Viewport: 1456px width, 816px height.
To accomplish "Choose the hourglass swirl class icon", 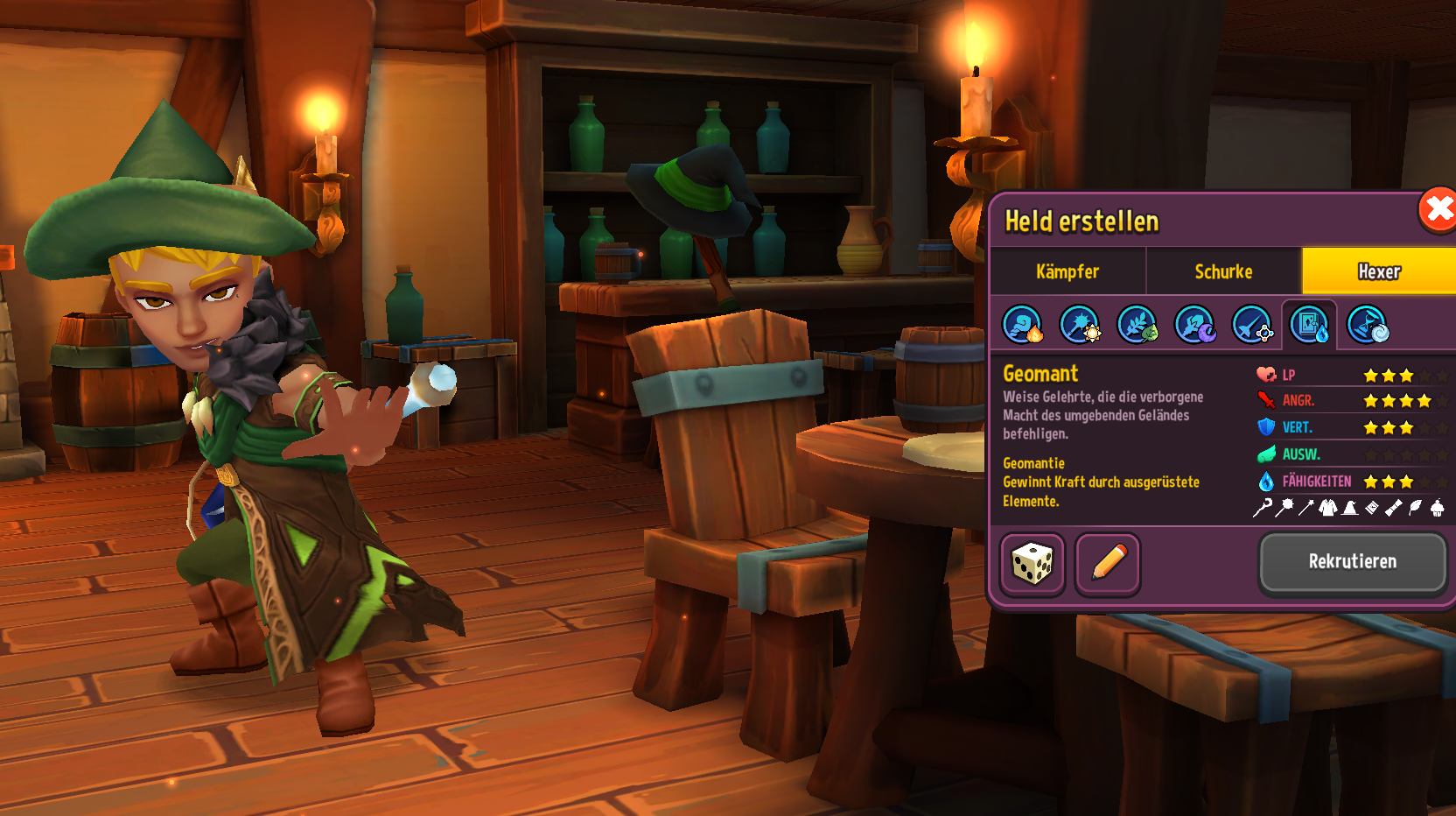I will (1368, 325).
